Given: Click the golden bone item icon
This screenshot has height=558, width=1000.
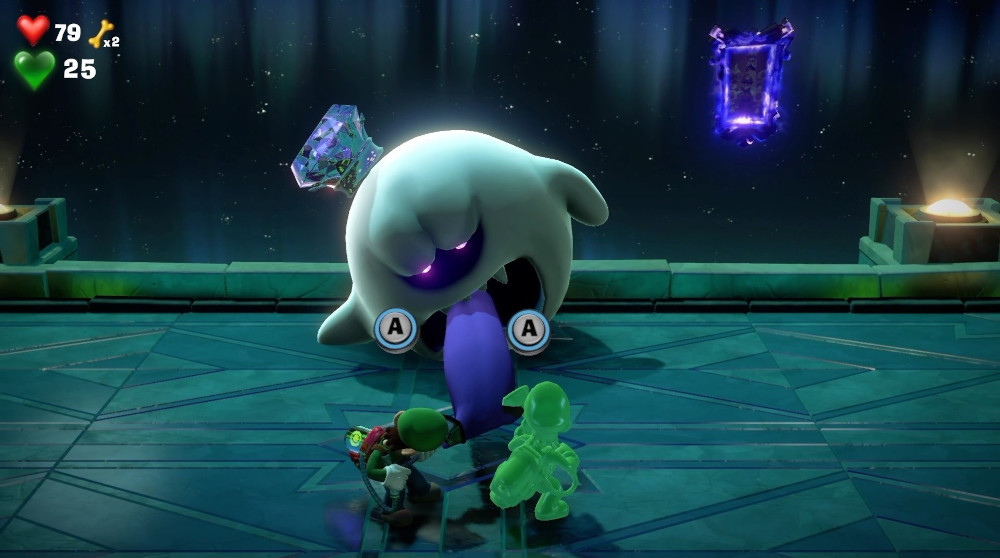Looking at the screenshot, I should pos(100,35).
